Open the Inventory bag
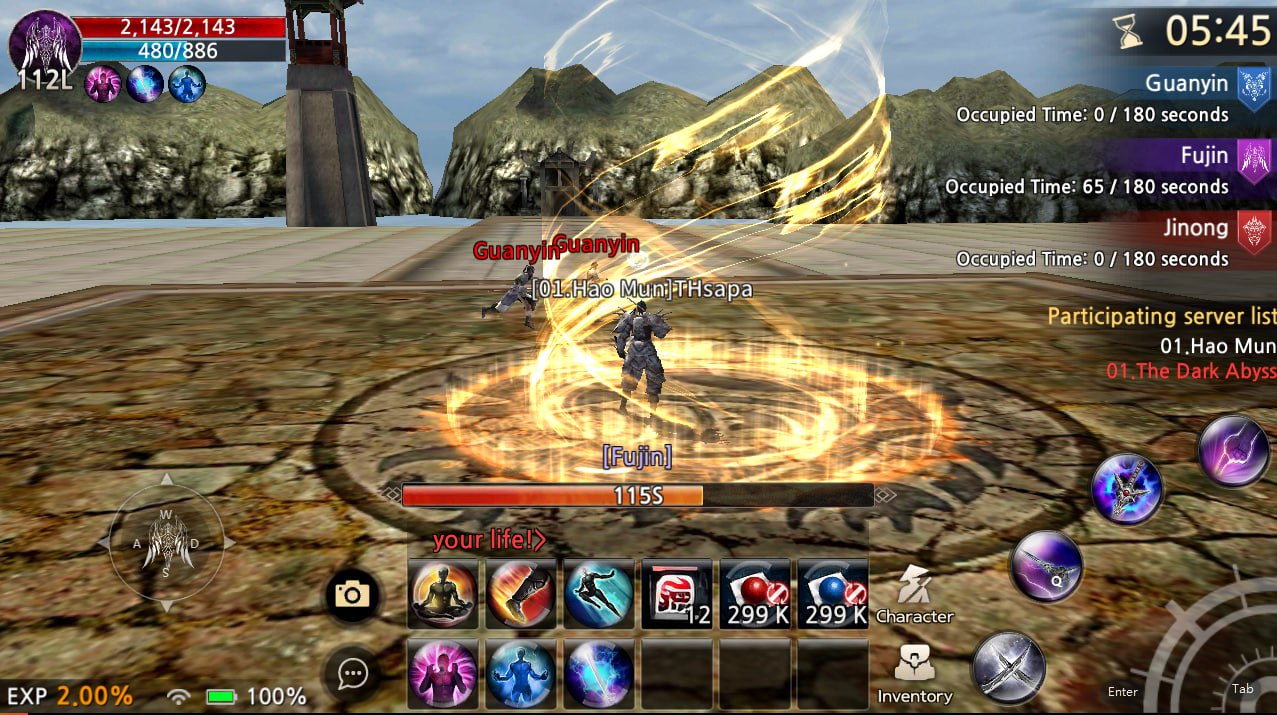This screenshot has height=715, width=1277. (x=914, y=672)
